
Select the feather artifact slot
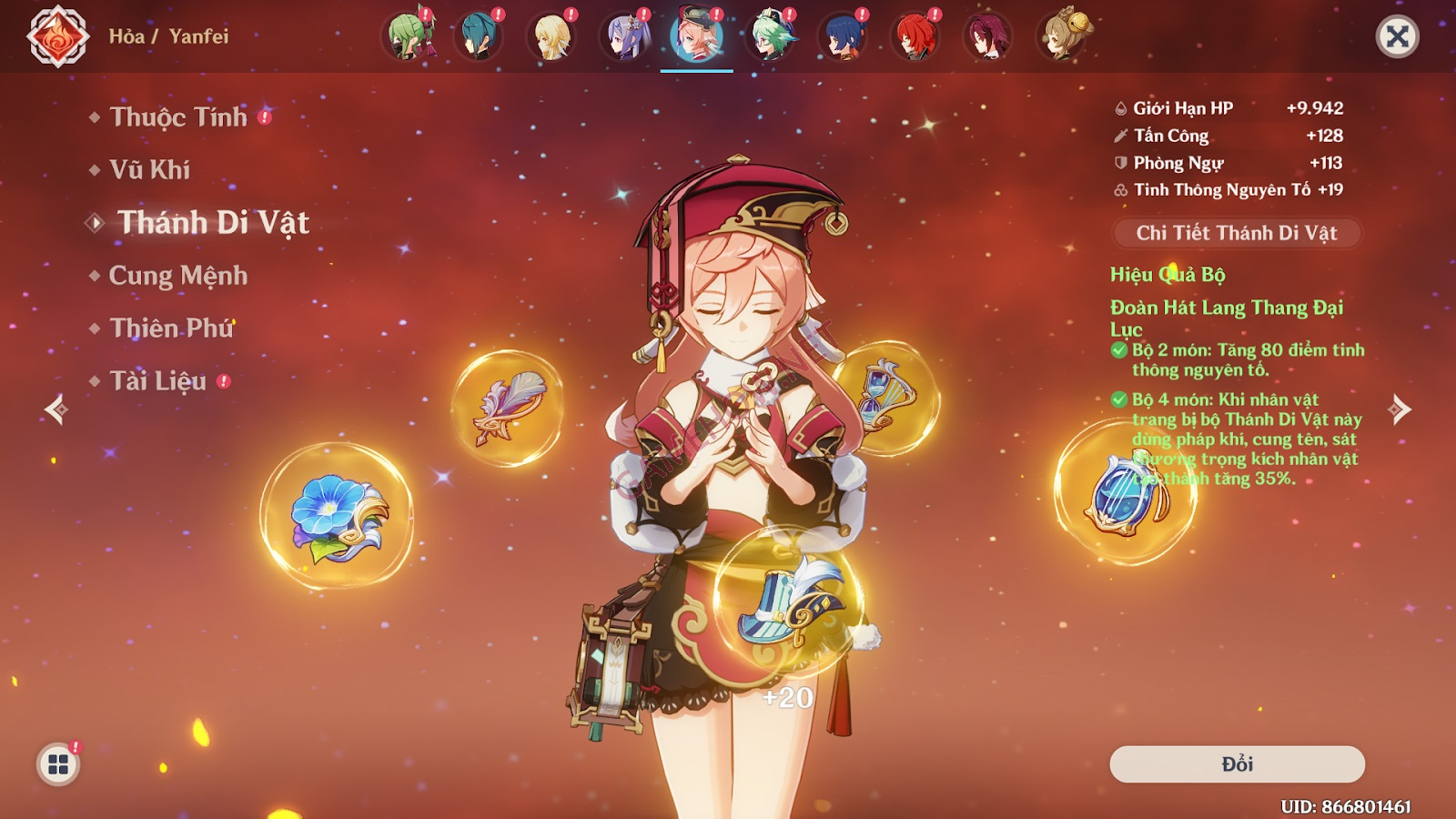508,409
